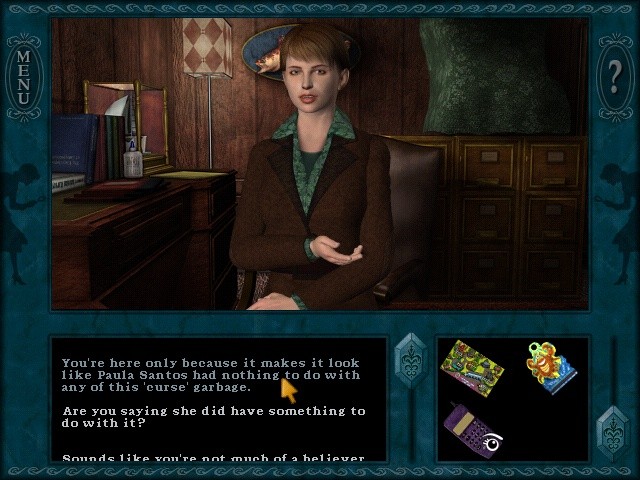The image size is (640, 480).
Task: Select the orange mask keychain inventory item
Action: (x=551, y=368)
